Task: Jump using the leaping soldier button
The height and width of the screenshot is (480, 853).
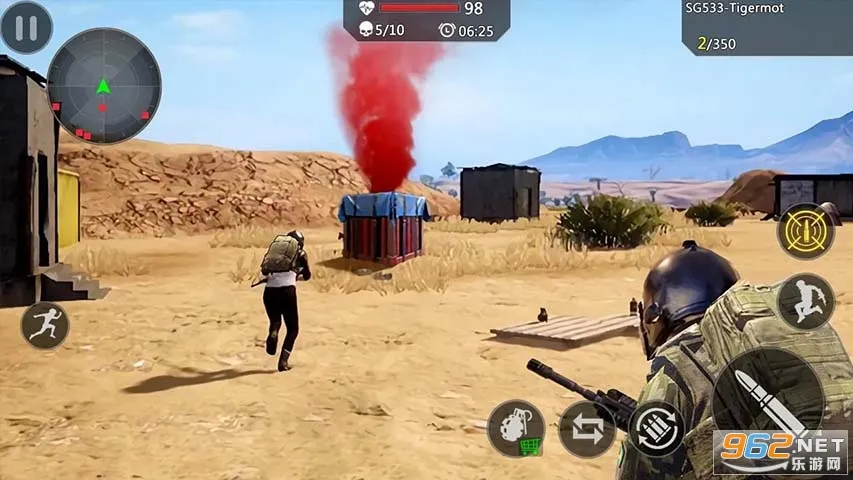Action: [x=805, y=301]
